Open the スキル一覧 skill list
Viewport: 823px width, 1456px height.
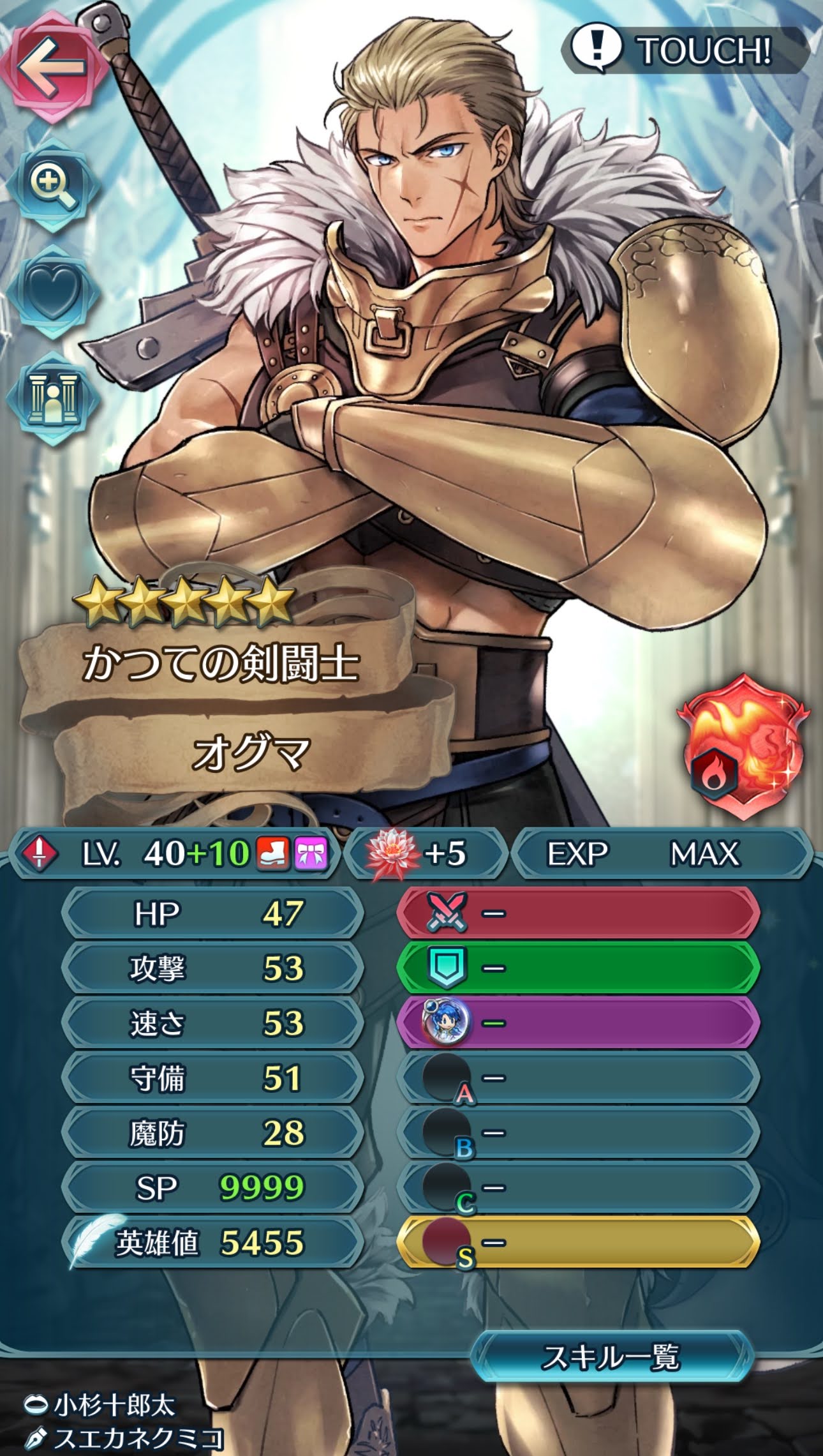[x=611, y=1358]
